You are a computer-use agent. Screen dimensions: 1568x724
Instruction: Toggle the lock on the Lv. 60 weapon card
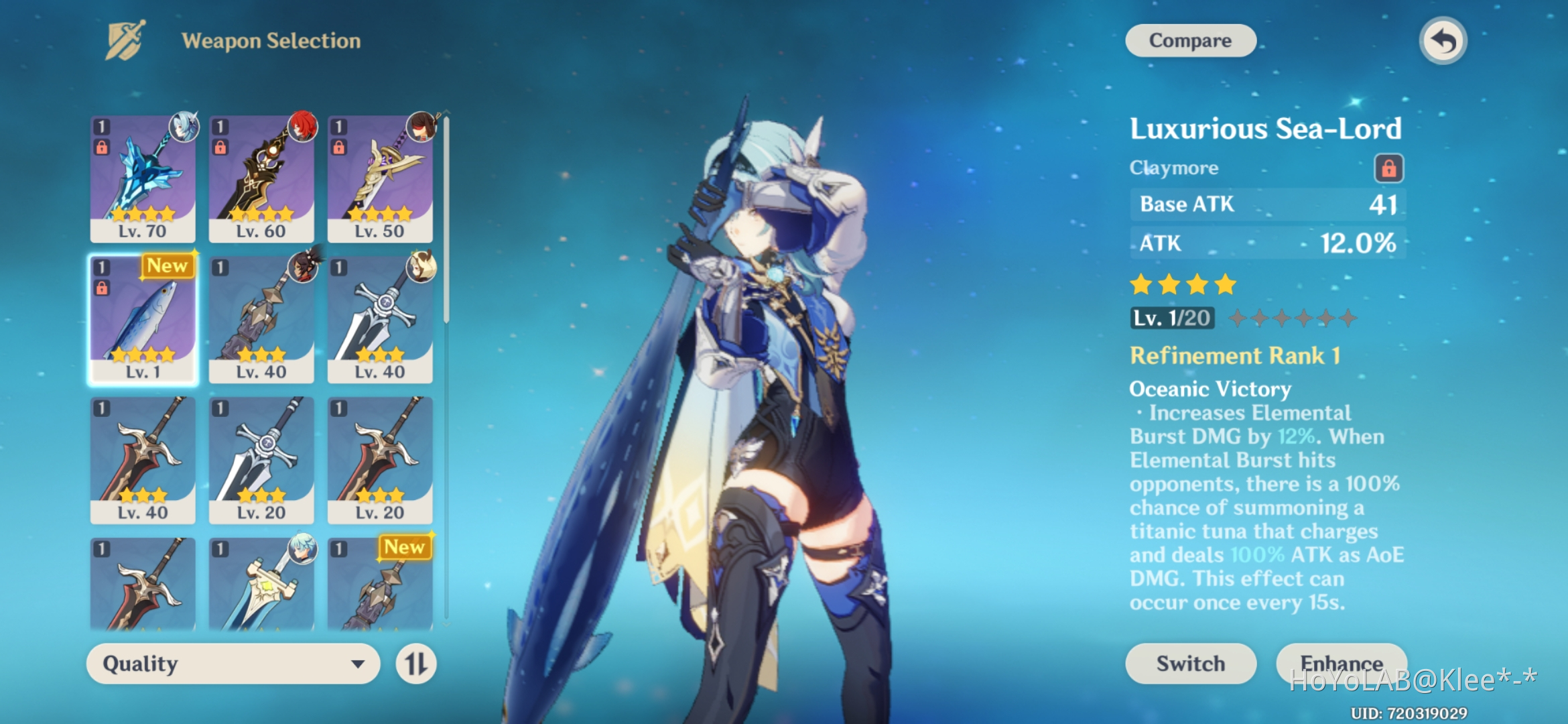point(220,147)
